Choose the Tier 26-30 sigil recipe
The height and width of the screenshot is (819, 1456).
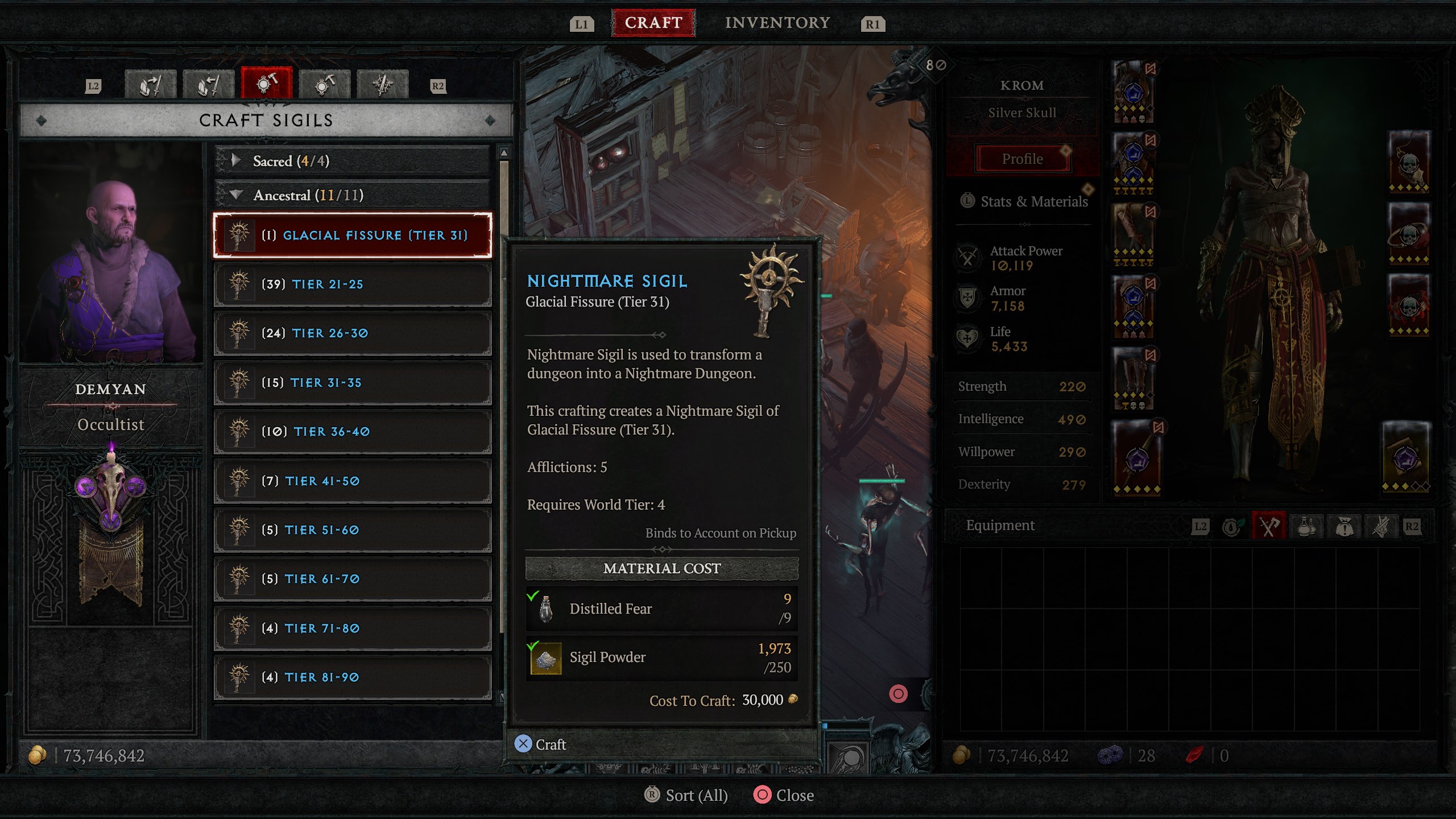click(353, 333)
